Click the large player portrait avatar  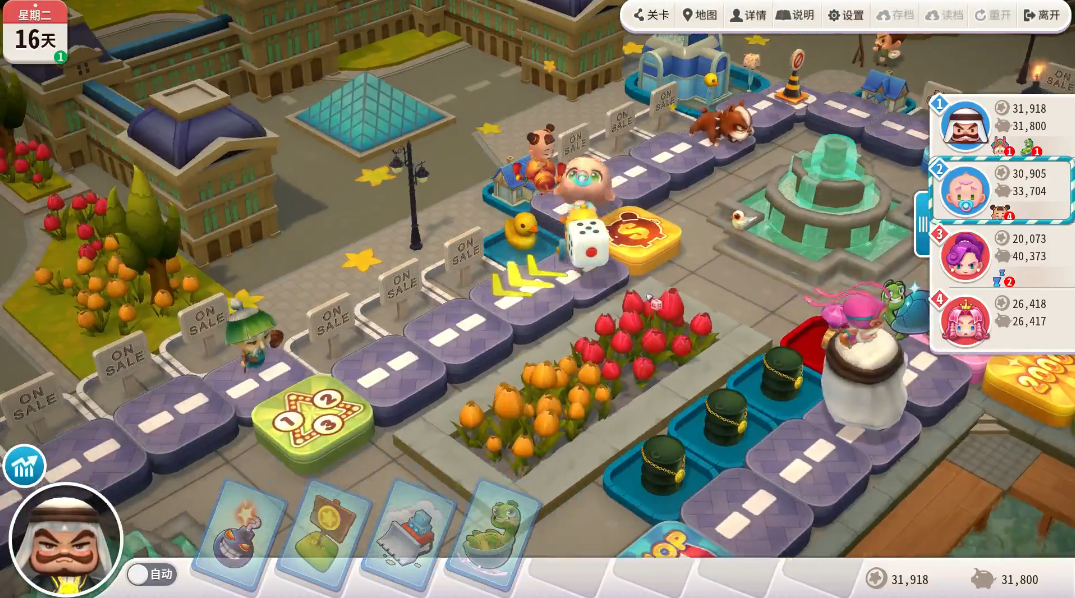66,541
